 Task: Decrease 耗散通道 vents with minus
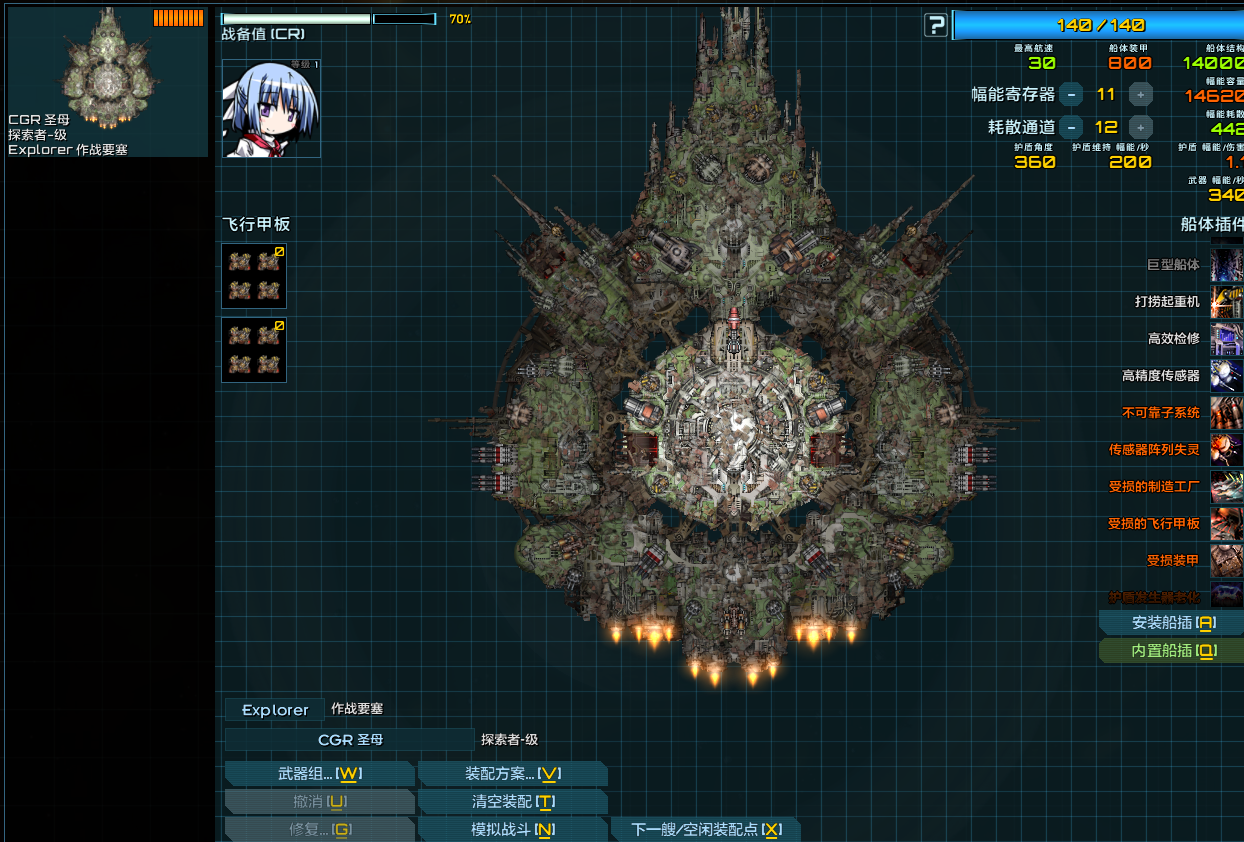(x=1071, y=128)
